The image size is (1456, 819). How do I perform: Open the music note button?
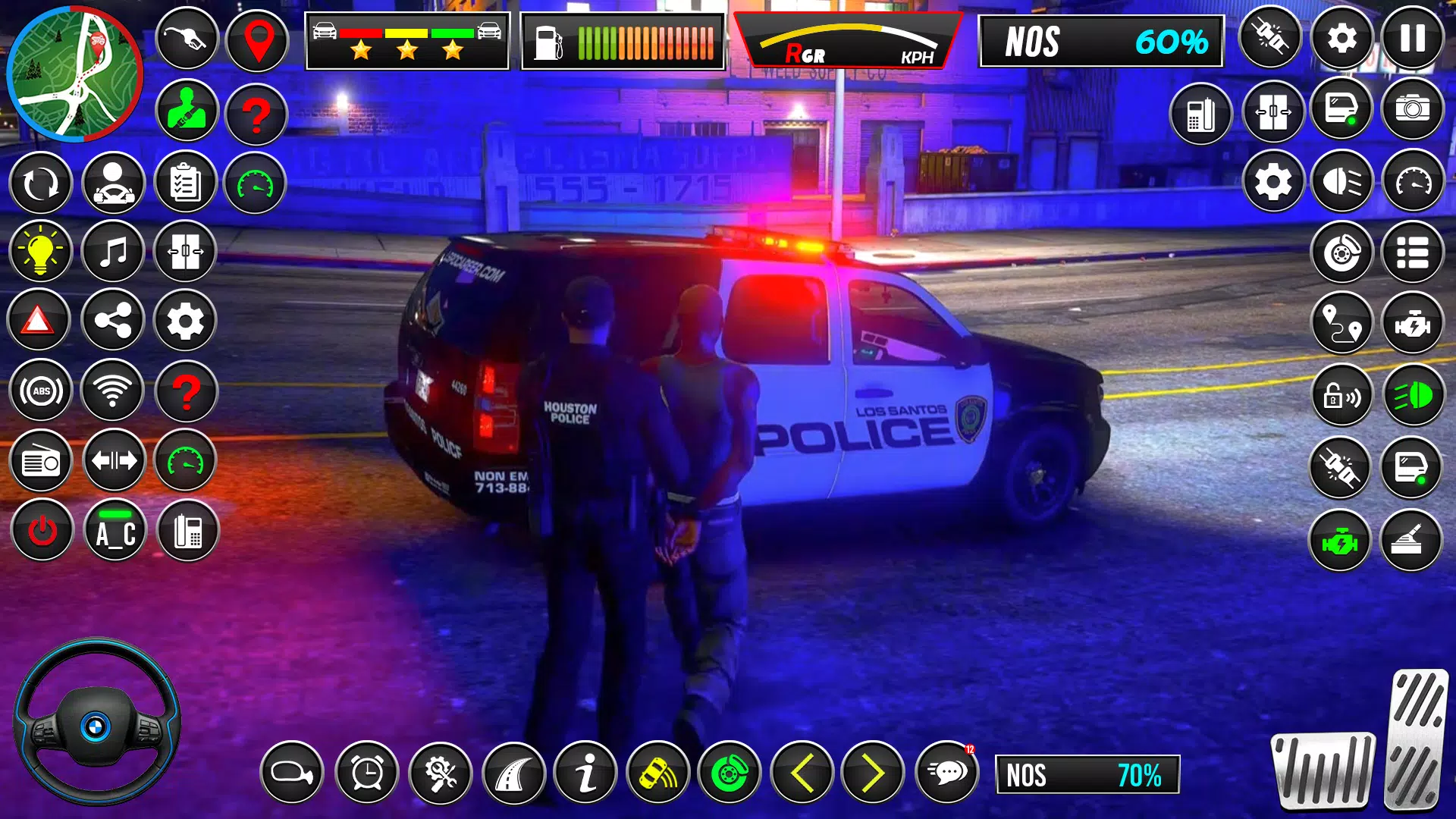pos(113,252)
